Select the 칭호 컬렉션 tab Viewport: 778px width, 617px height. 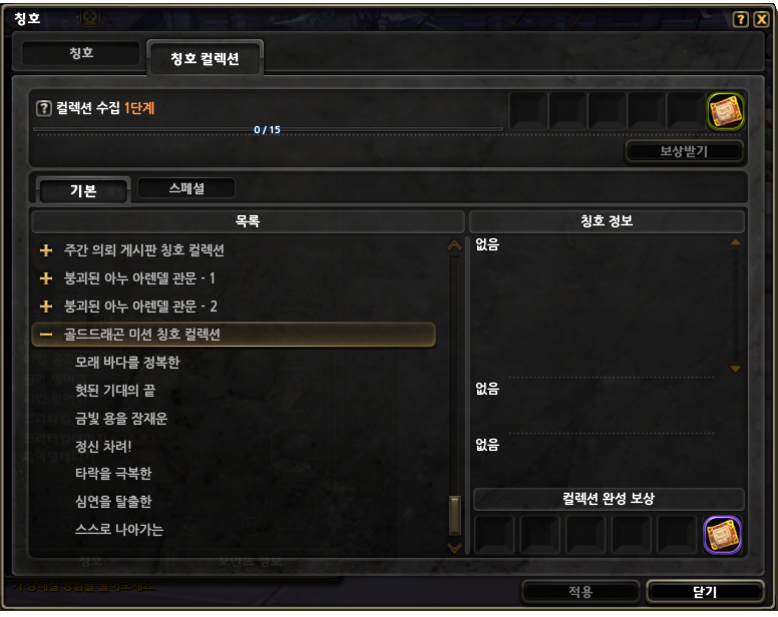[204, 59]
